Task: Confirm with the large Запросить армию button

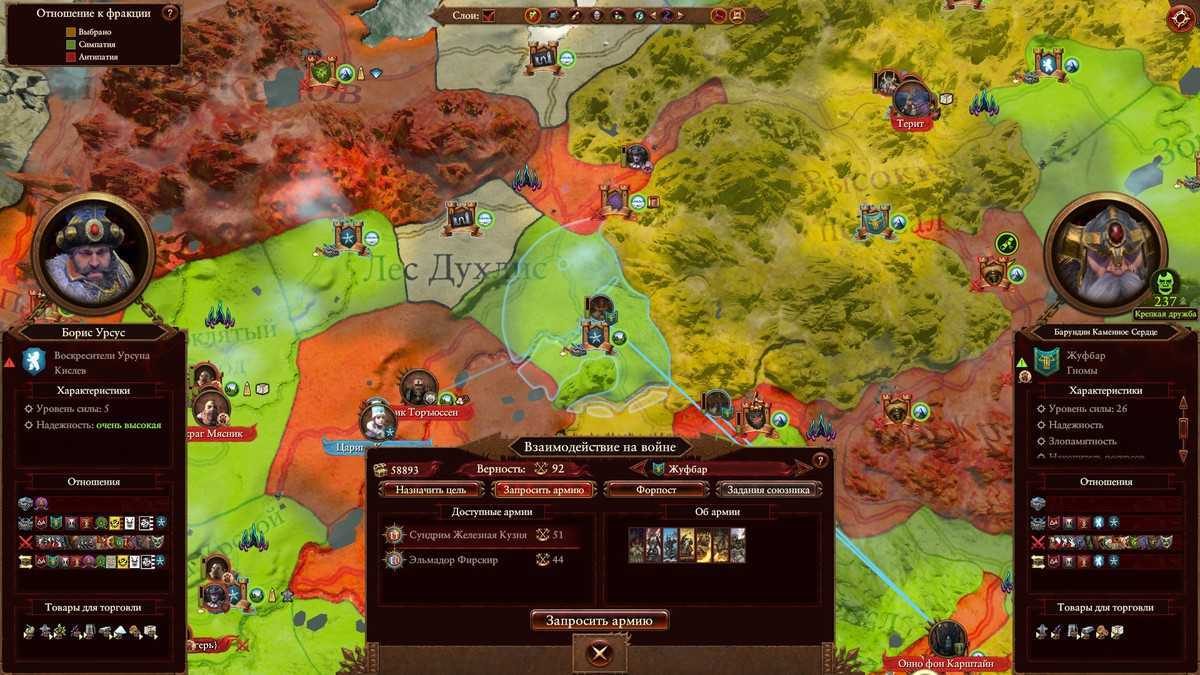Action: coord(599,621)
